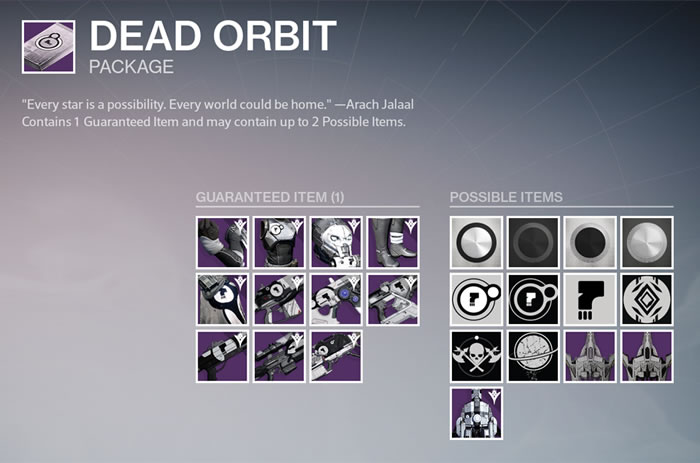Choose the chest armor tile
The width and height of the screenshot is (700, 463).
pyautogui.click(x=279, y=241)
